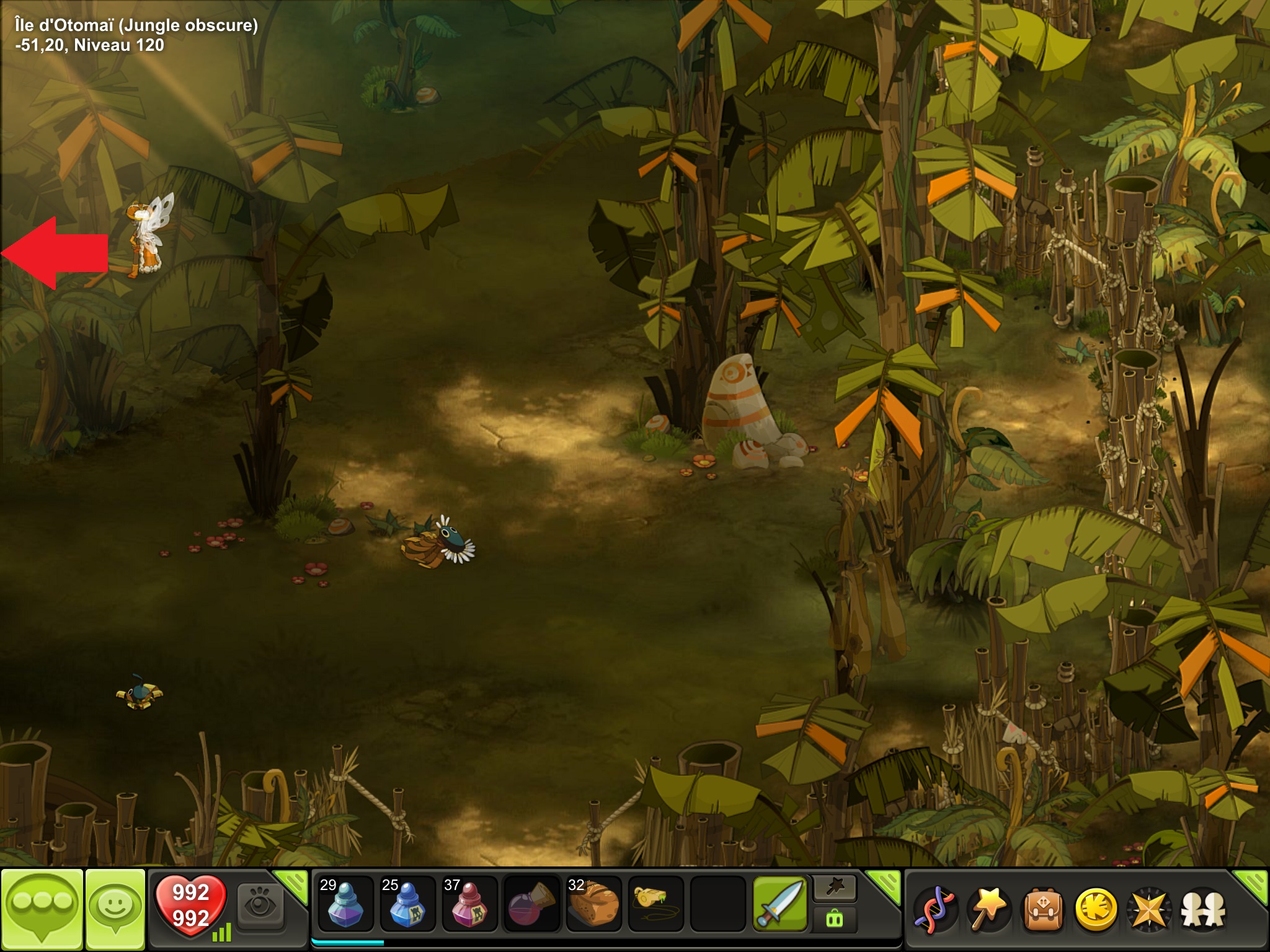The image size is (1270, 952).
Task: Use the blue potion with 25 charges
Action: tap(407, 904)
